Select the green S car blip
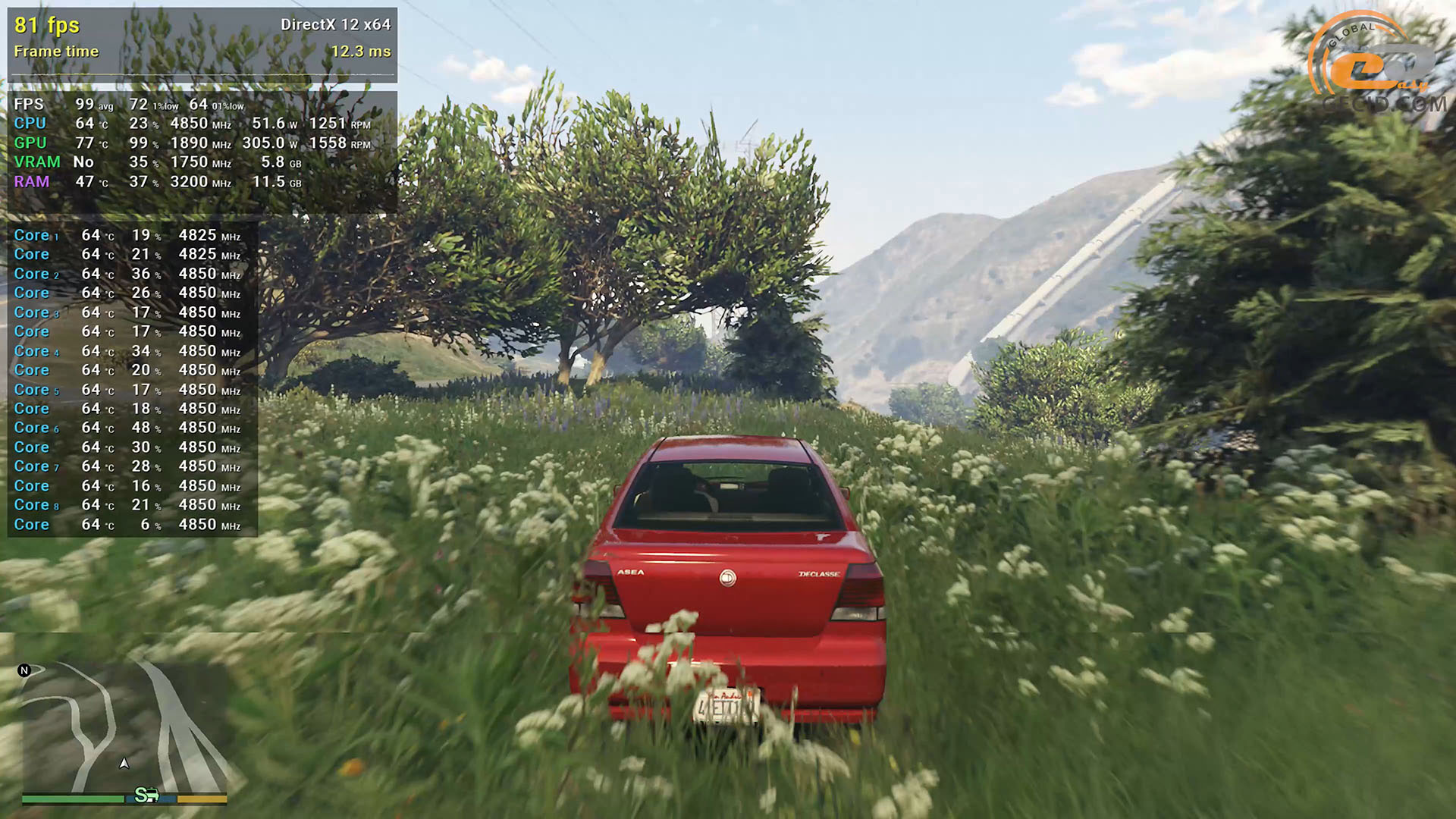The width and height of the screenshot is (1456, 819). pyautogui.click(x=146, y=795)
